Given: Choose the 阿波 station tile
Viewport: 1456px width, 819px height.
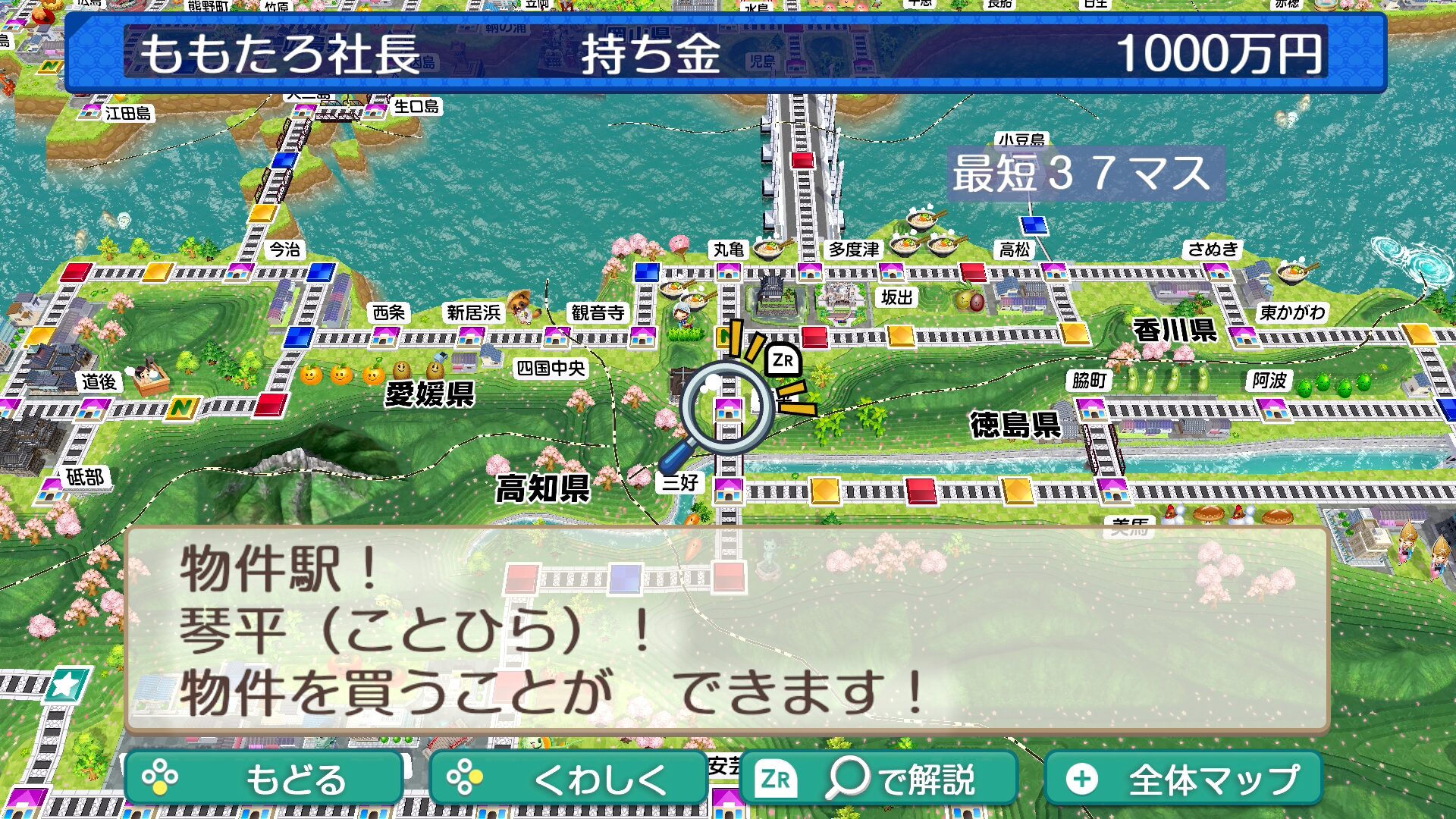Looking at the screenshot, I should (1272, 410).
